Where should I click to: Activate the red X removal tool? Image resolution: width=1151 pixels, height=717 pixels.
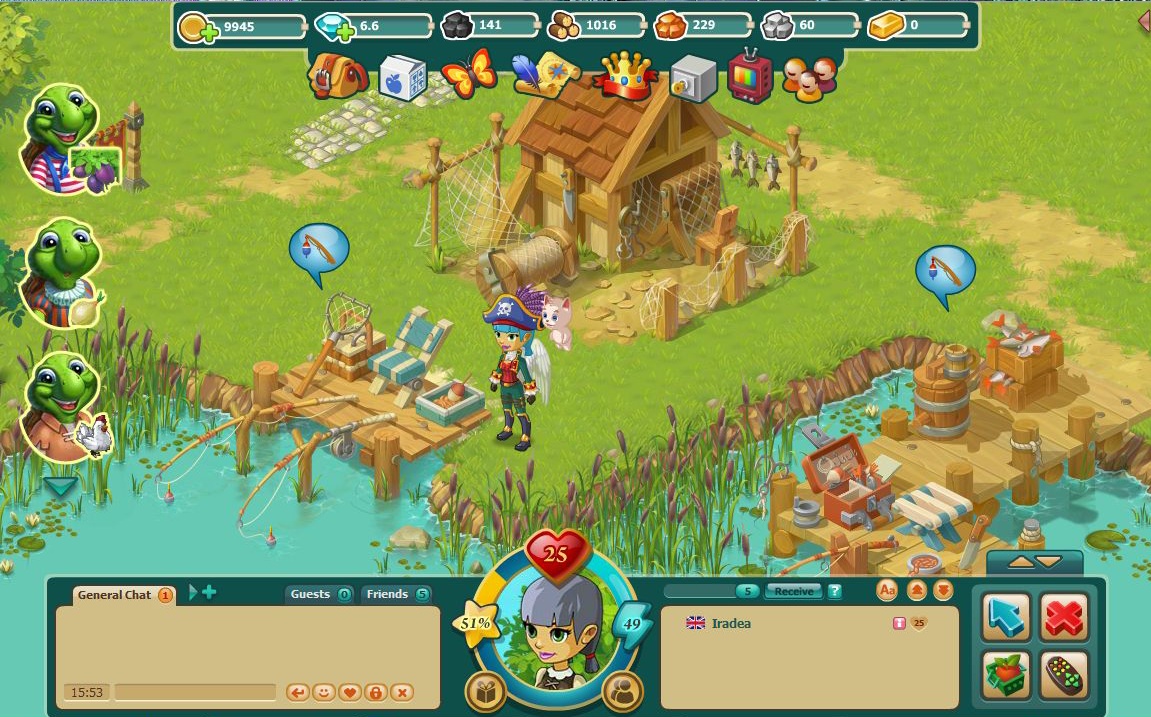[1063, 617]
